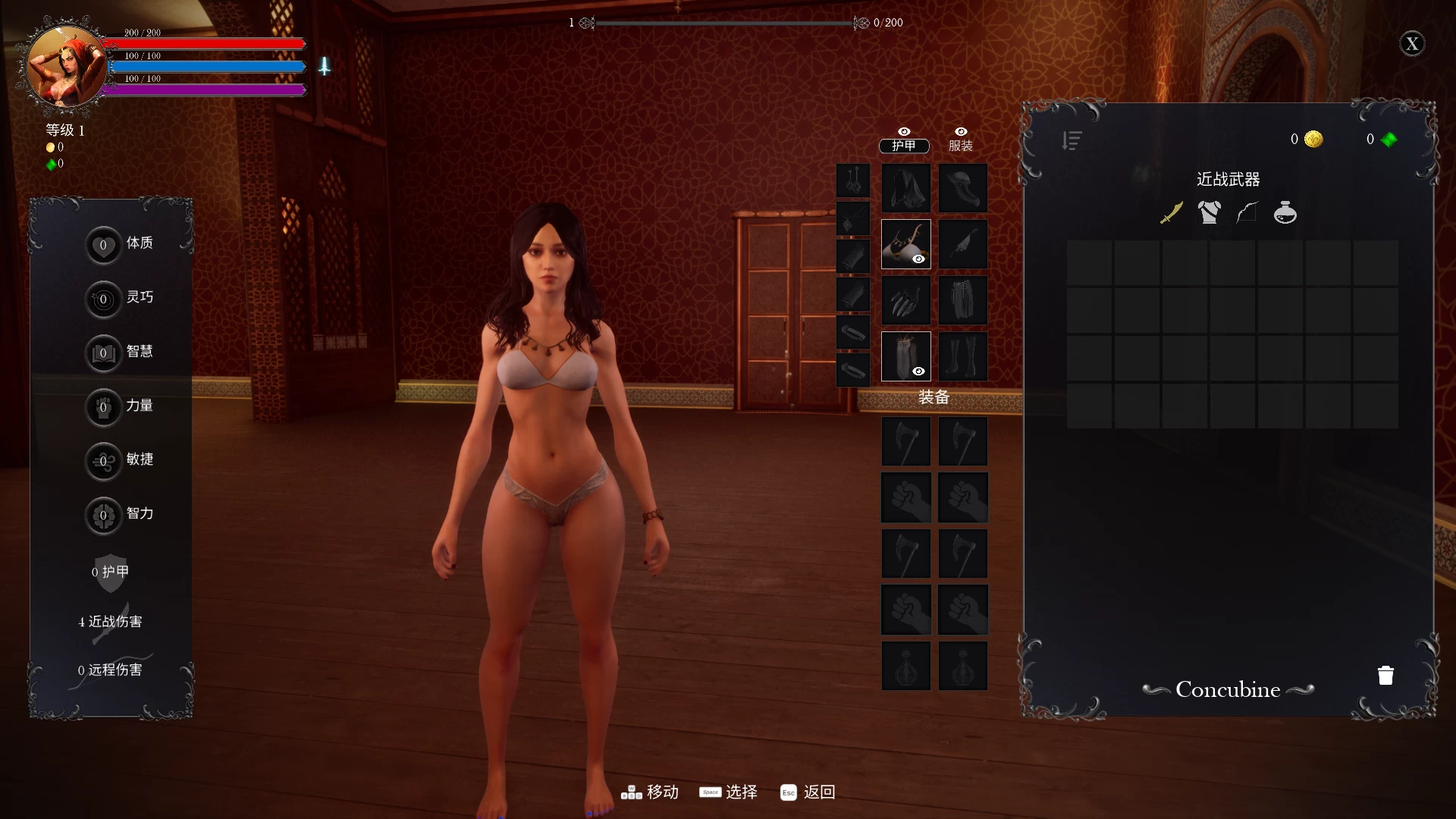1456x819 pixels.
Task: Select the bow ranged weapon category
Action: 1247,213
